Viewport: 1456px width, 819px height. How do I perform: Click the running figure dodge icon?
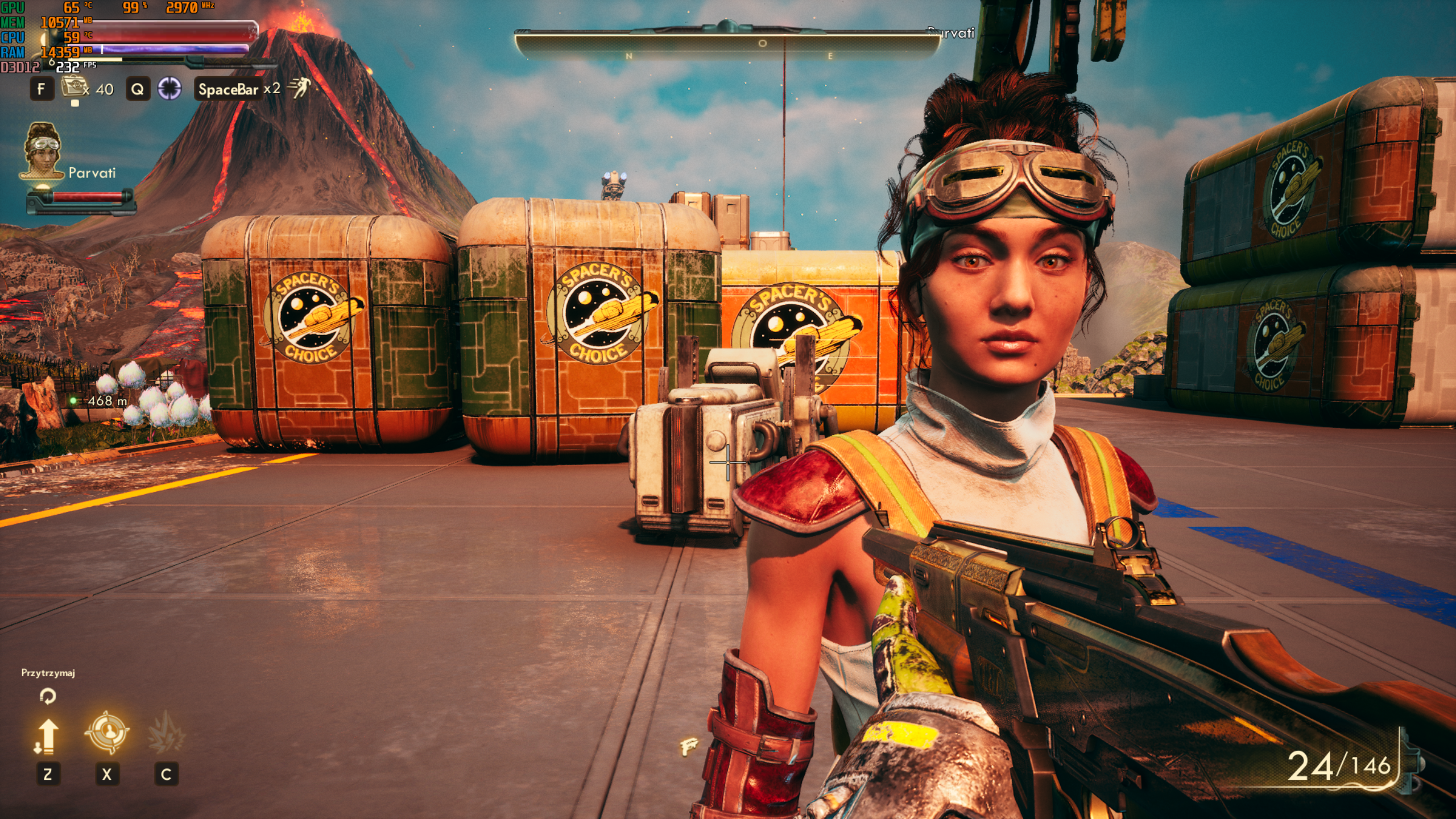(299, 88)
